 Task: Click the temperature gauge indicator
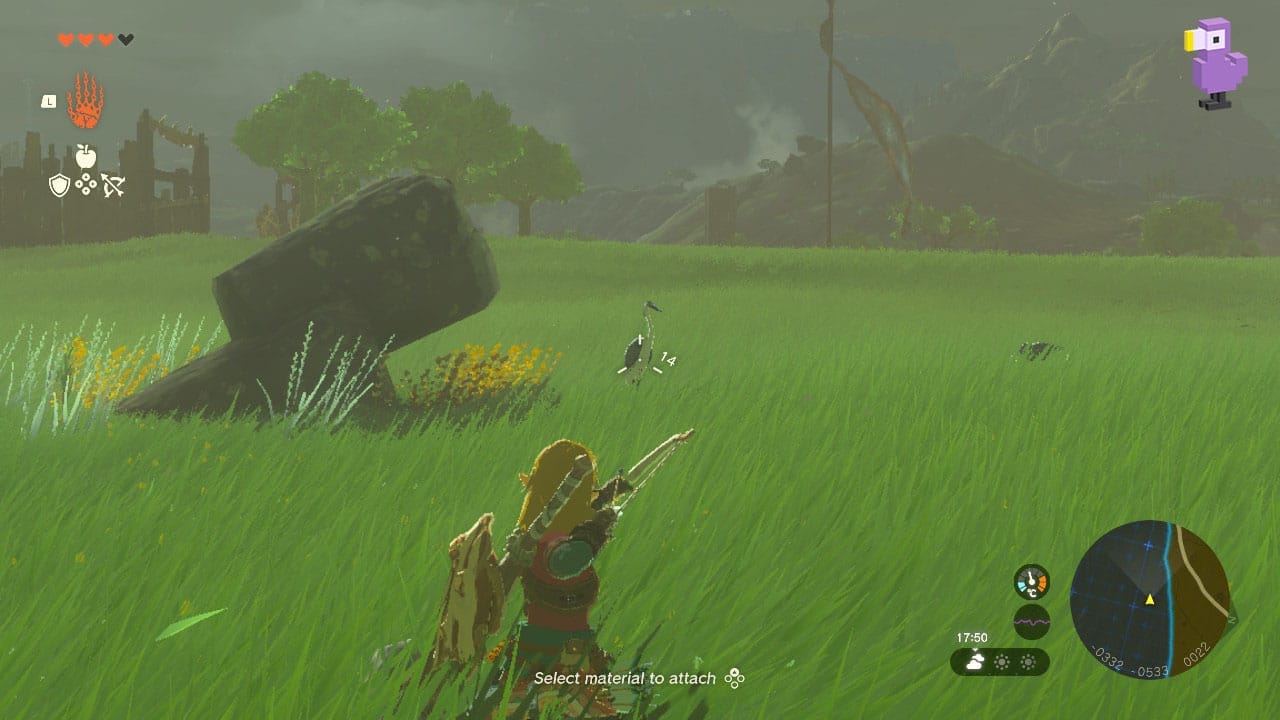coord(1031,581)
